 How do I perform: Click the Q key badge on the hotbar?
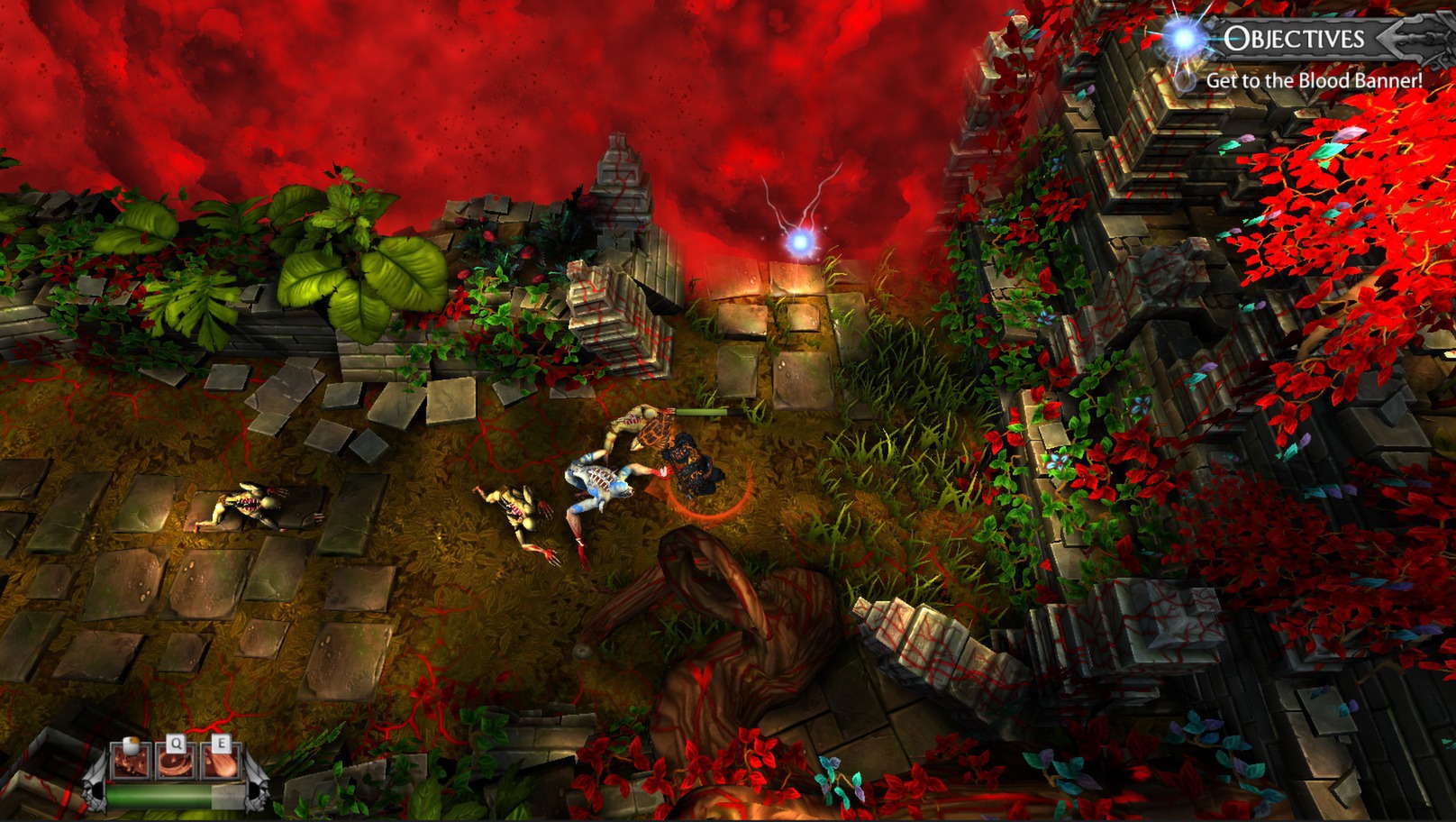[x=177, y=744]
